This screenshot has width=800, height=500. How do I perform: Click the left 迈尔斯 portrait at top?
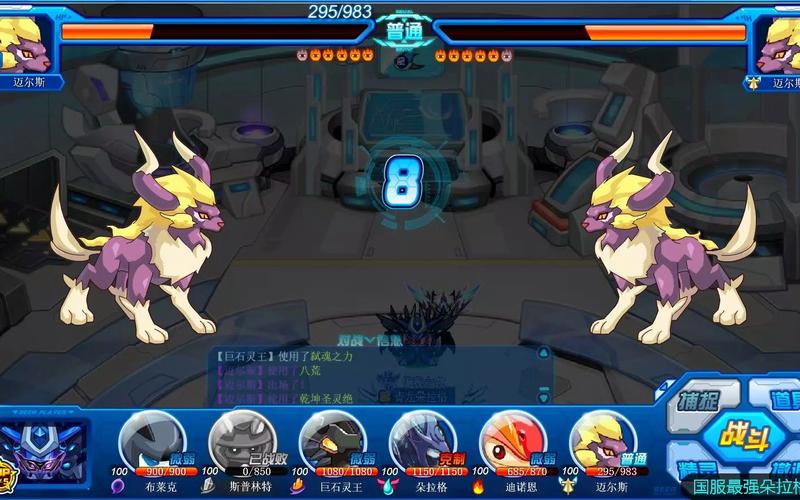point(28,43)
